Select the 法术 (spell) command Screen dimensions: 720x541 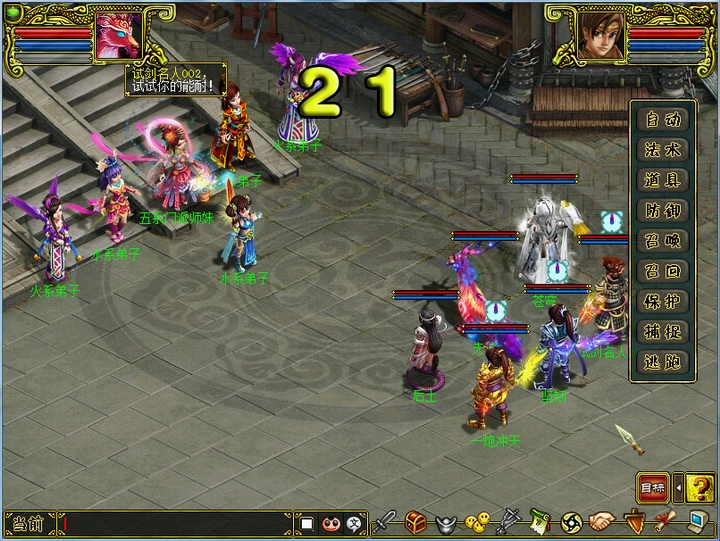(x=663, y=150)
